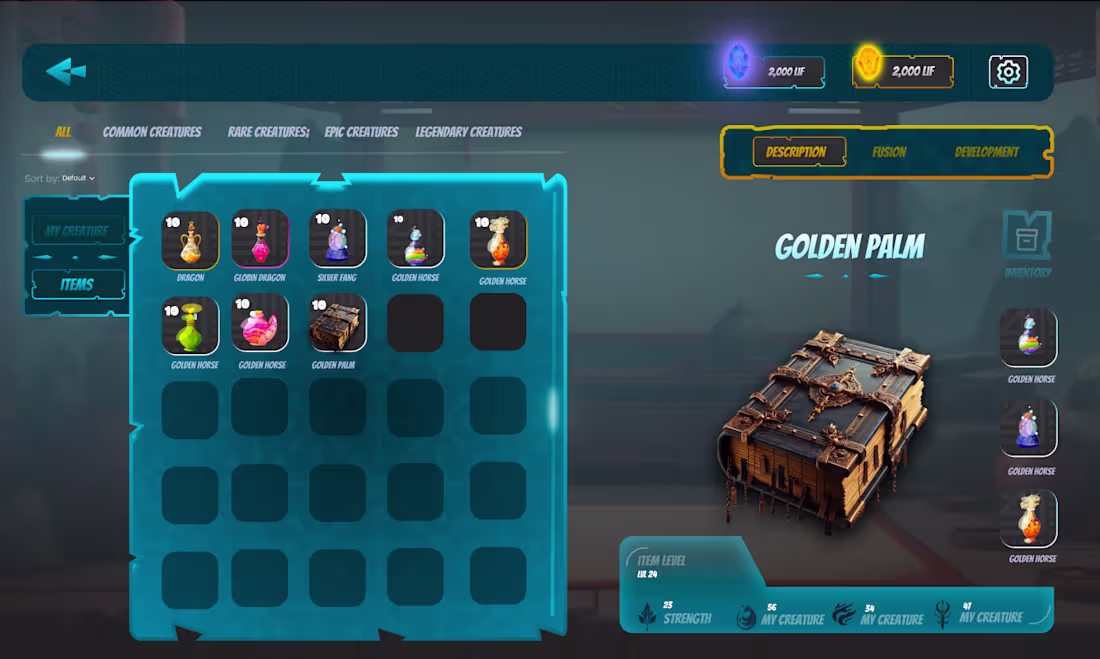Screen dimensions: 1100x659
Task: Click the purple gem currency counter
Action: 775,71
